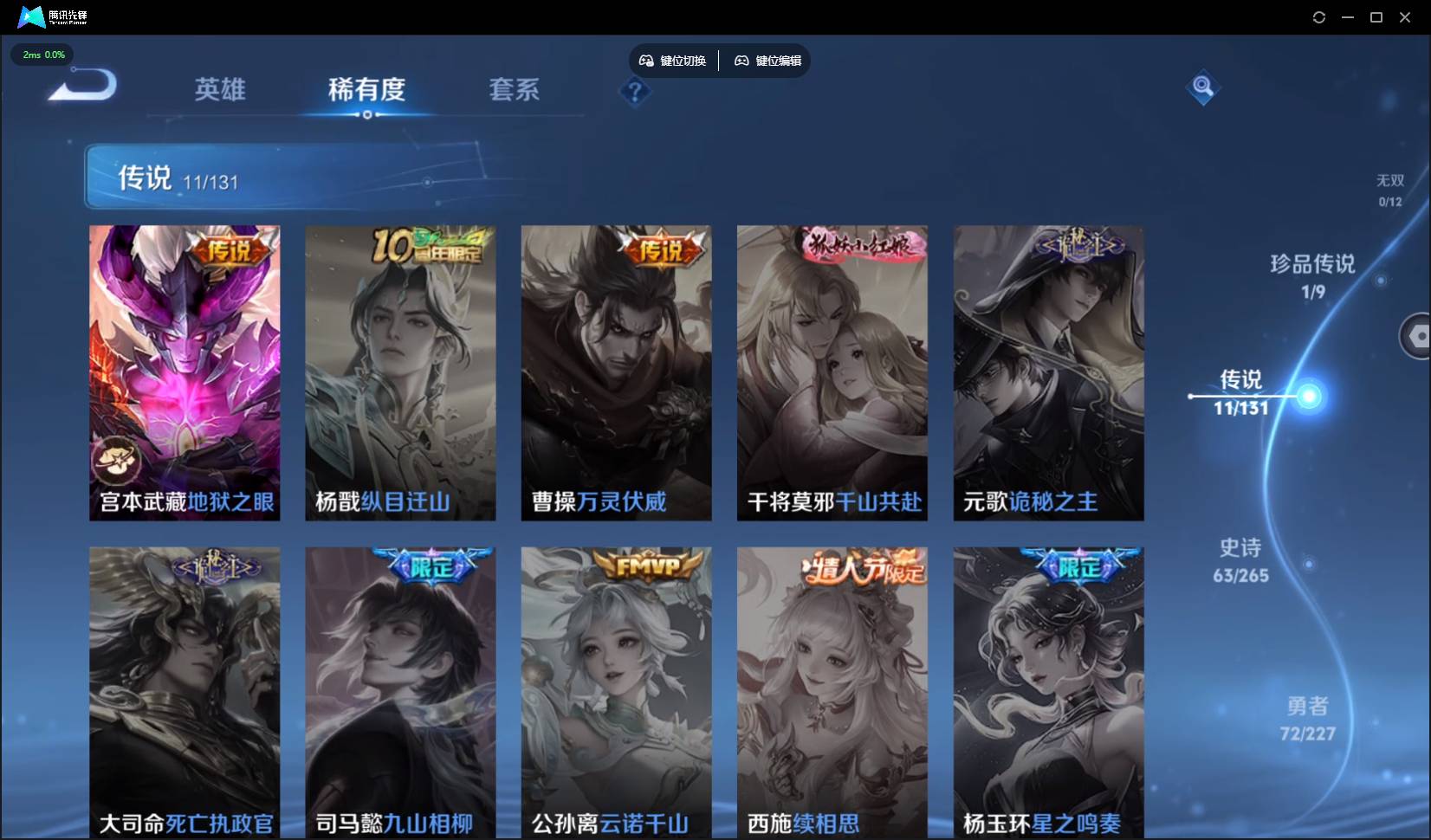Click the question mark help icon
The height and width of the screenshot is (840, 1431).
(x=636, y=92)
